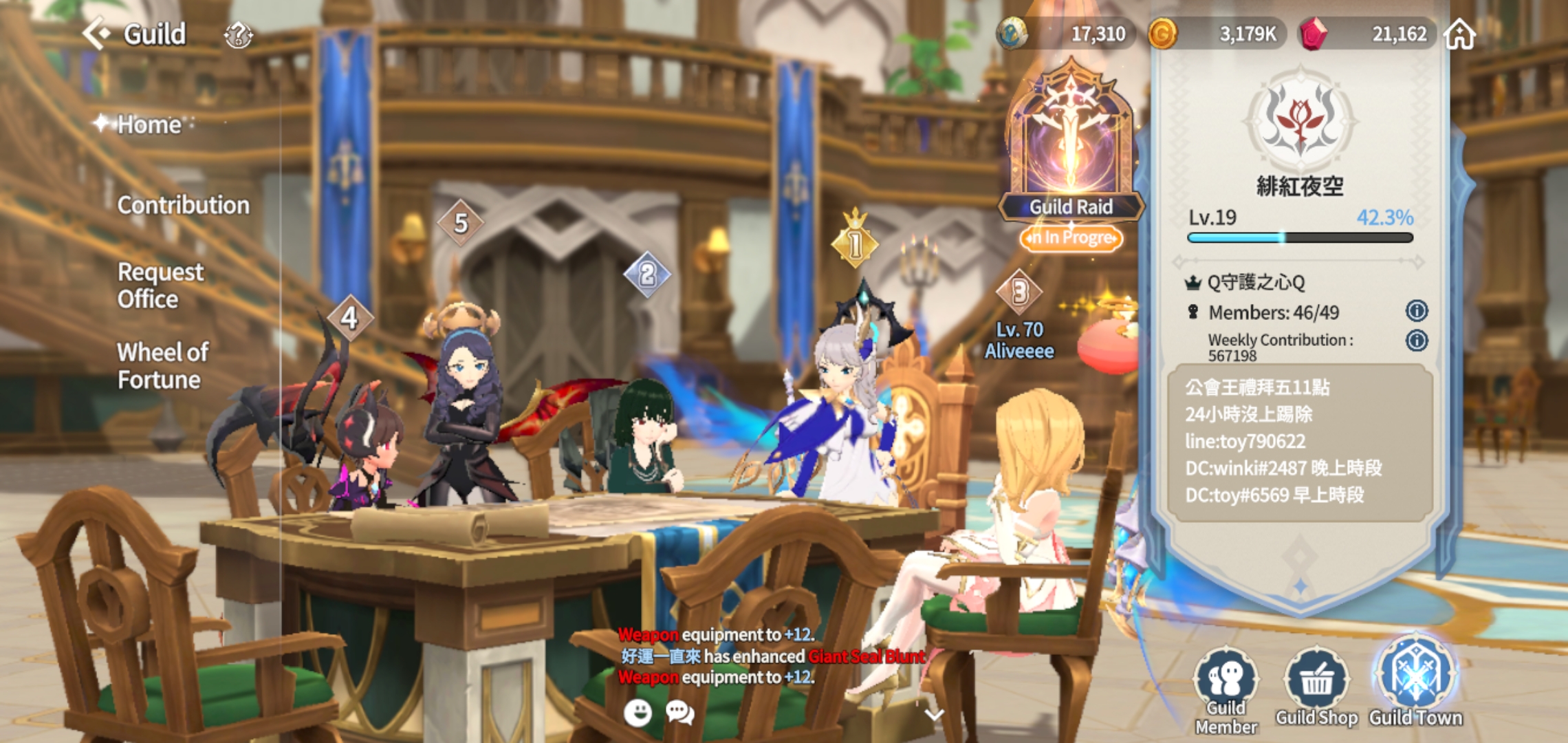The width and height of the screenshot is (1568, 743).
Task: Open the guild help question mark
Action: tap(238, 34)
